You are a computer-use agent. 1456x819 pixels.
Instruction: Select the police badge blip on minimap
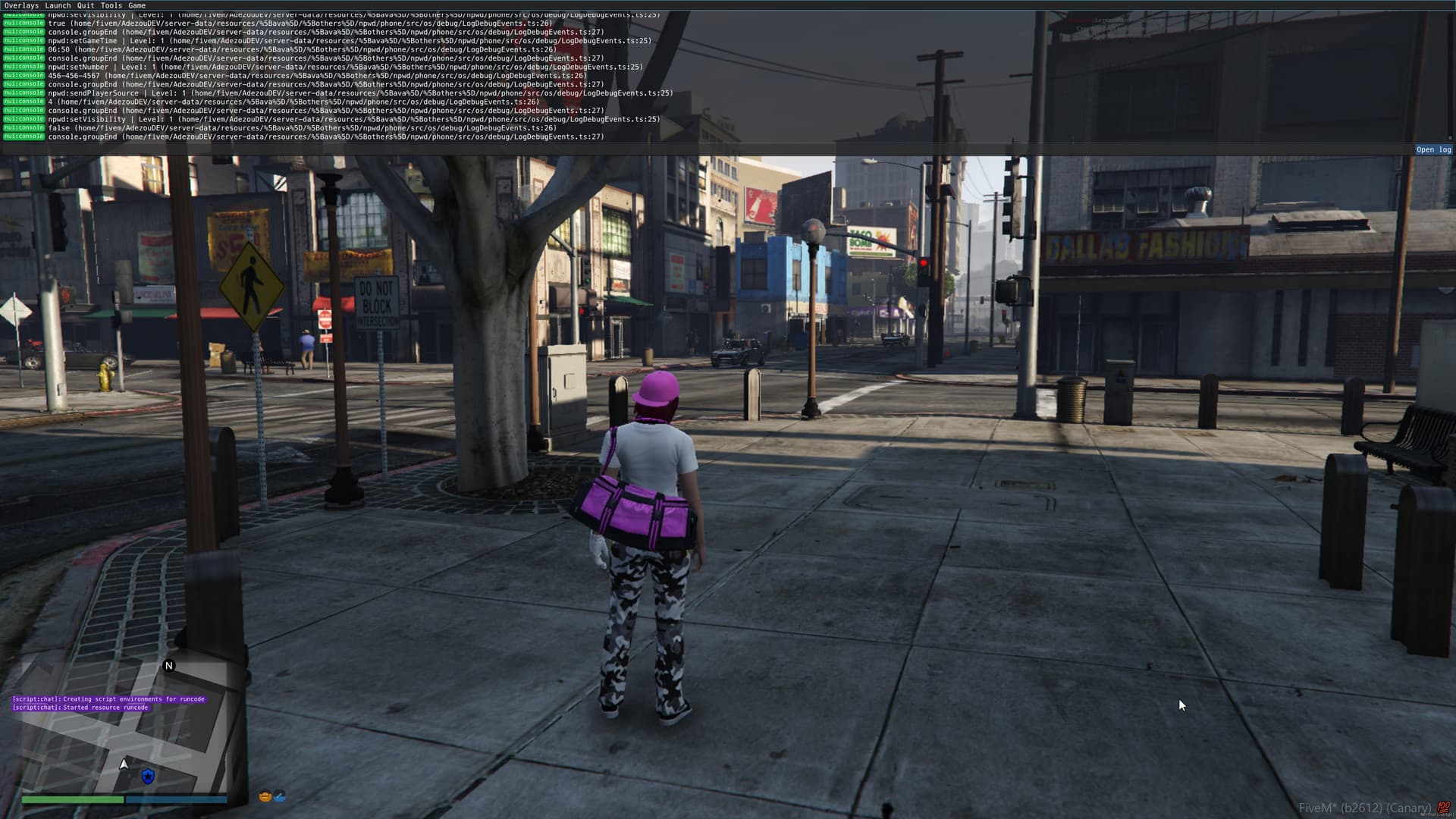pos(148,776)
